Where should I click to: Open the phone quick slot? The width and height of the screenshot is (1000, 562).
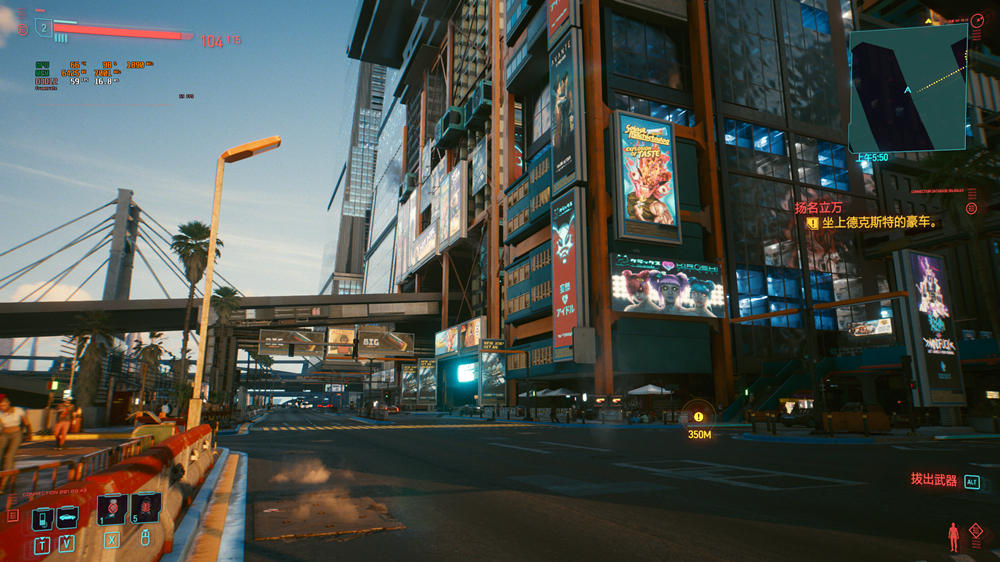coord(42,519)
